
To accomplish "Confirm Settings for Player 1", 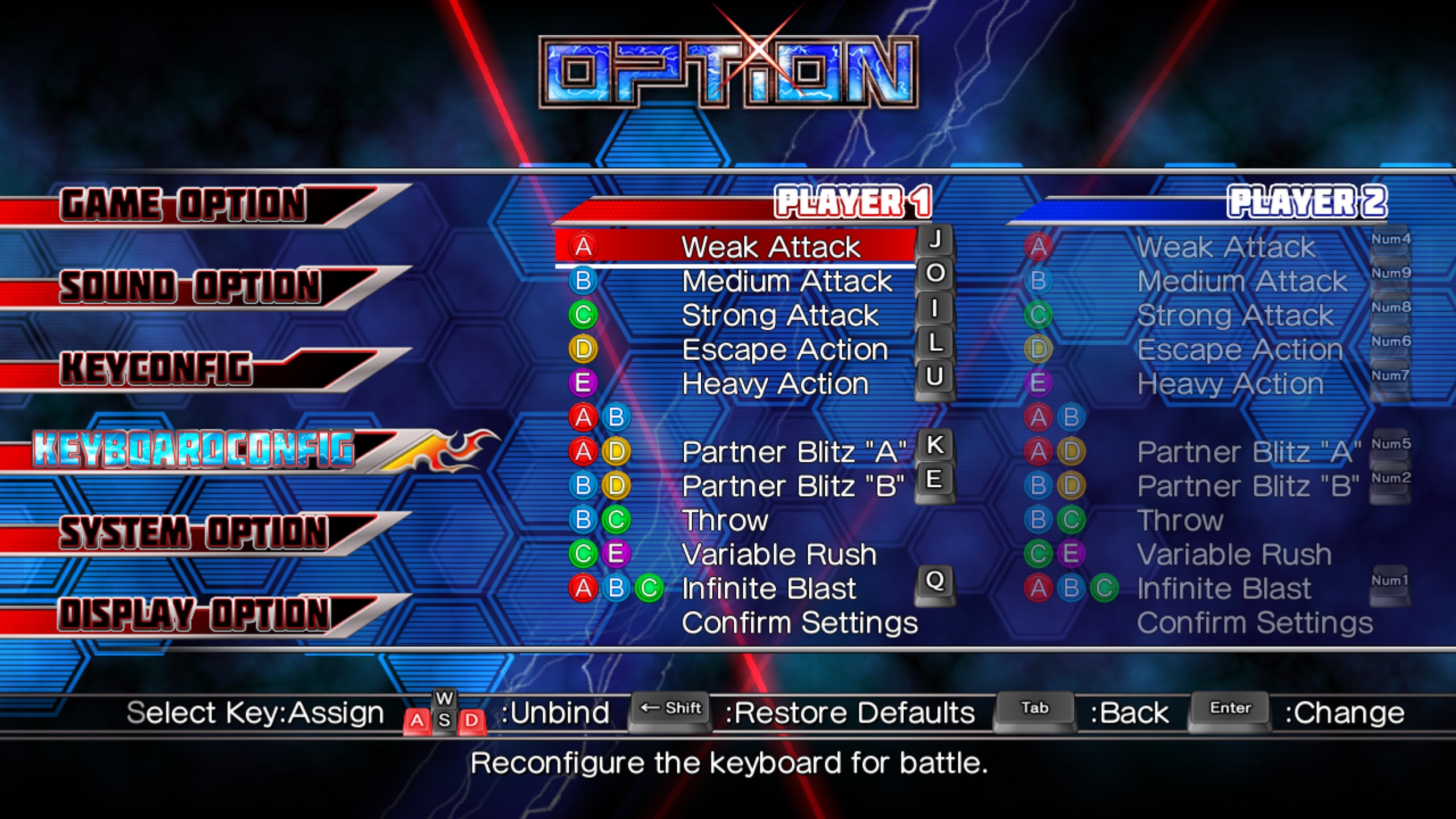I will click(x=799, y=623).
